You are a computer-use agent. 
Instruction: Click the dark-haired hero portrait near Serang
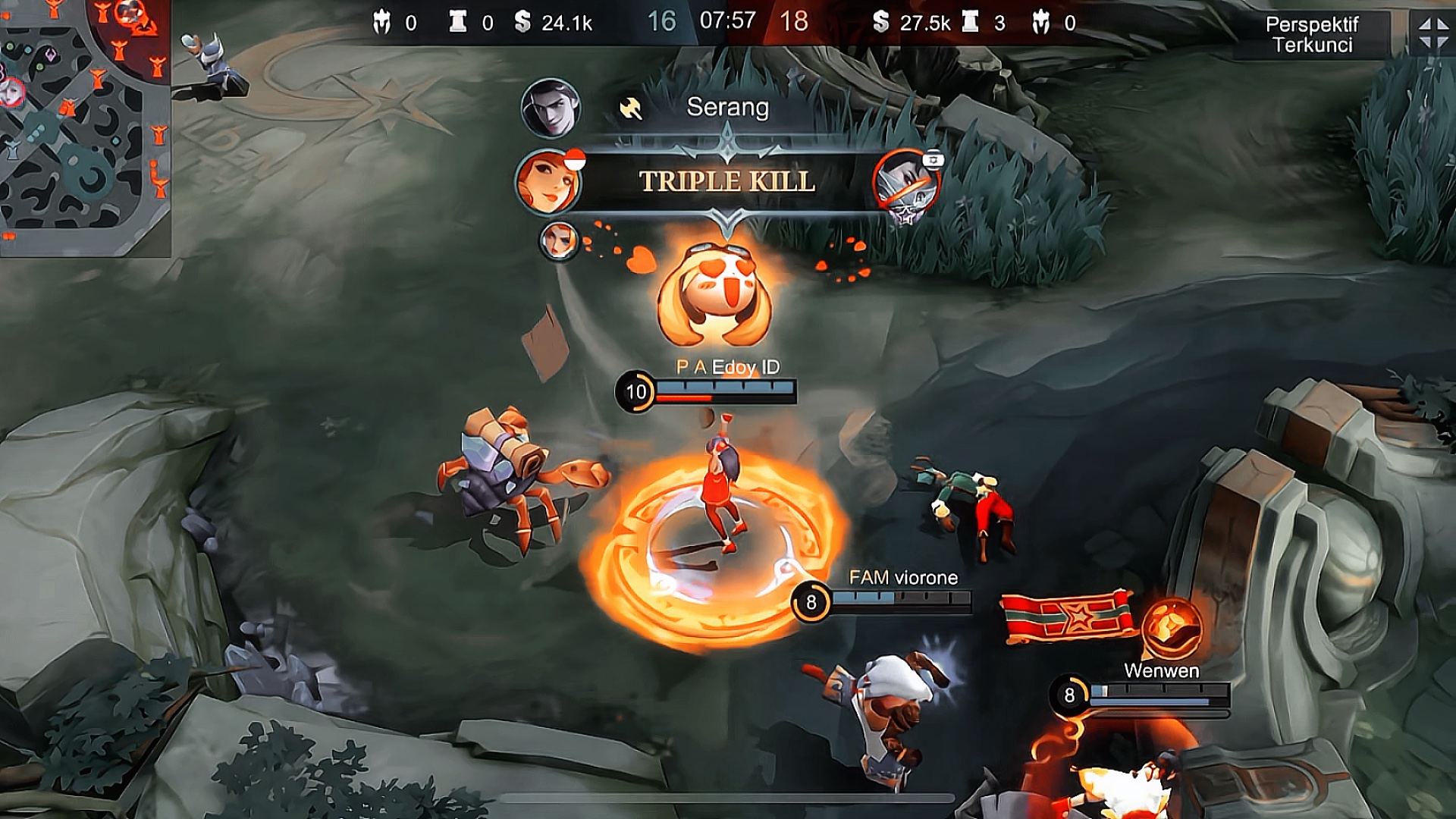[551, 108]
